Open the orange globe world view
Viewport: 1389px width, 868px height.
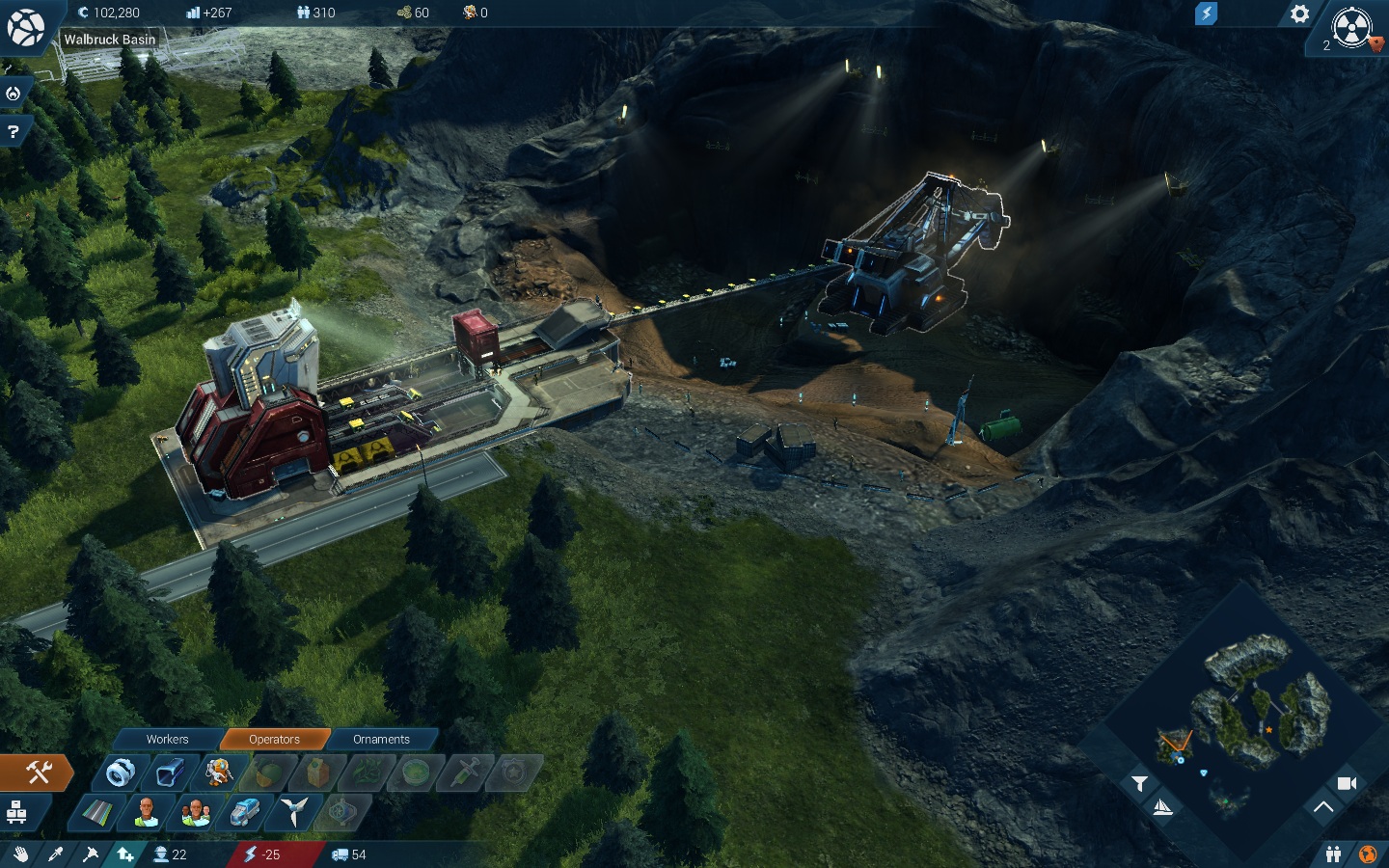1368,854
